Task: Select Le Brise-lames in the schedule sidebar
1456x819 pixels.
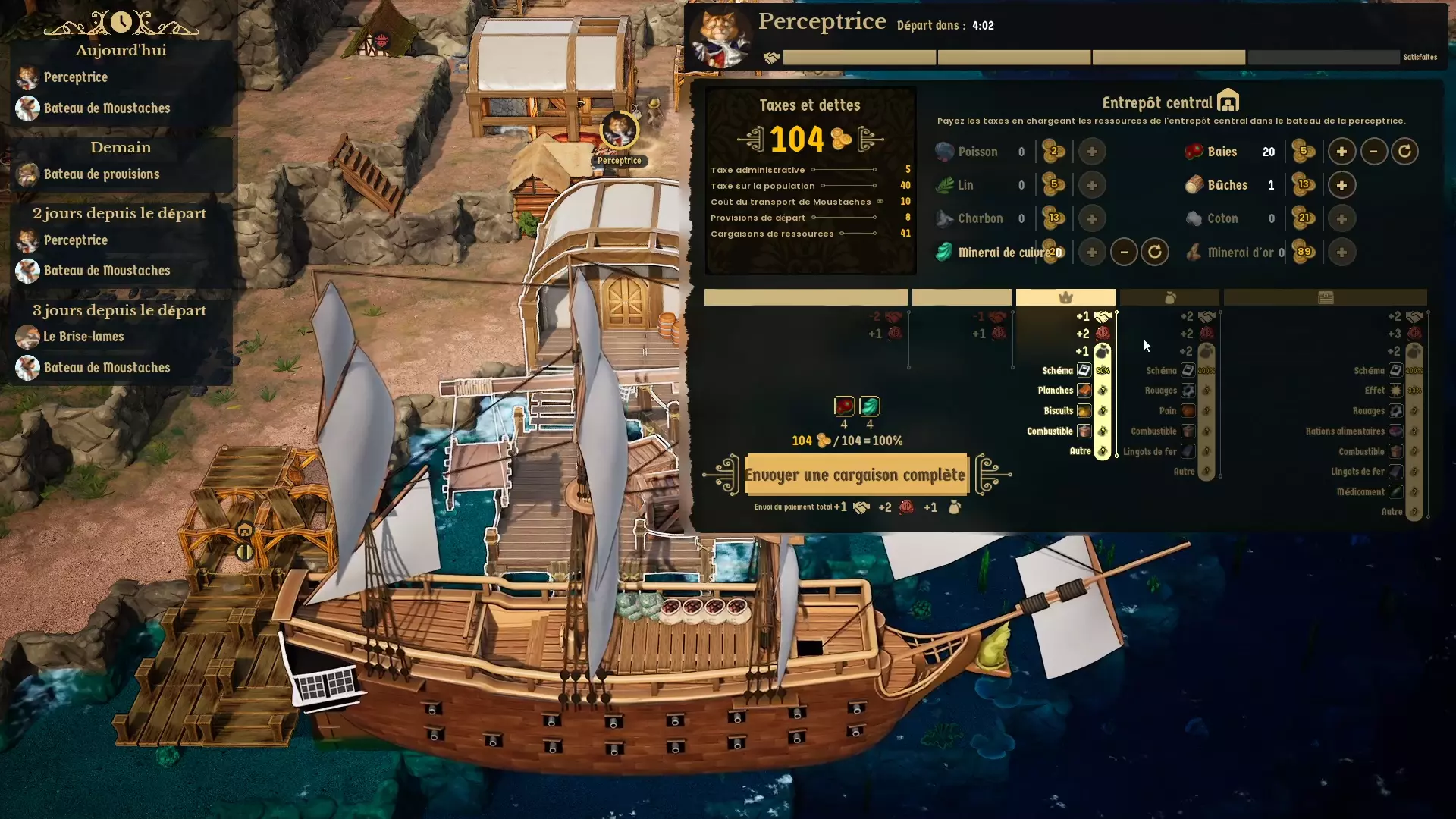Action: 83,337
